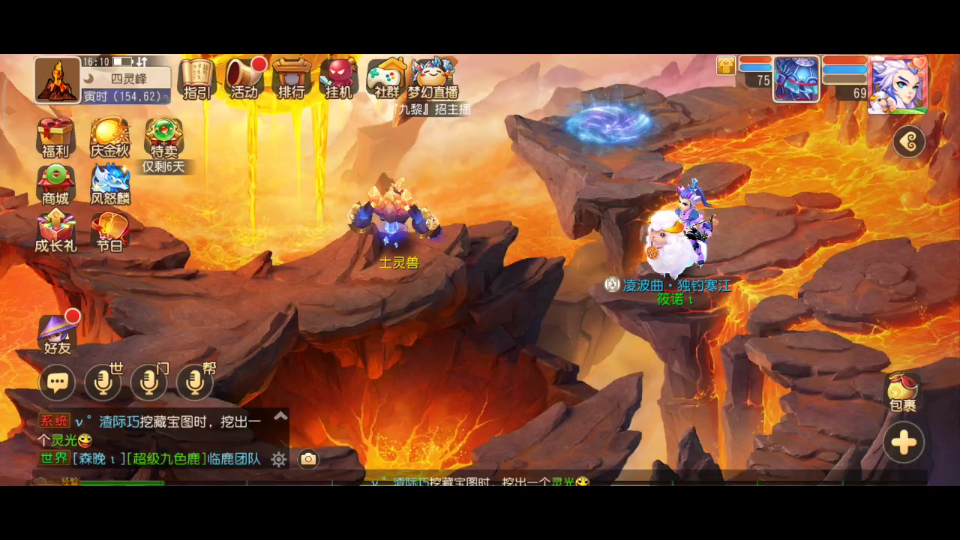Show the 排行 rankings
The width and height of the screenshot is (960, 540).
[291, 77]
